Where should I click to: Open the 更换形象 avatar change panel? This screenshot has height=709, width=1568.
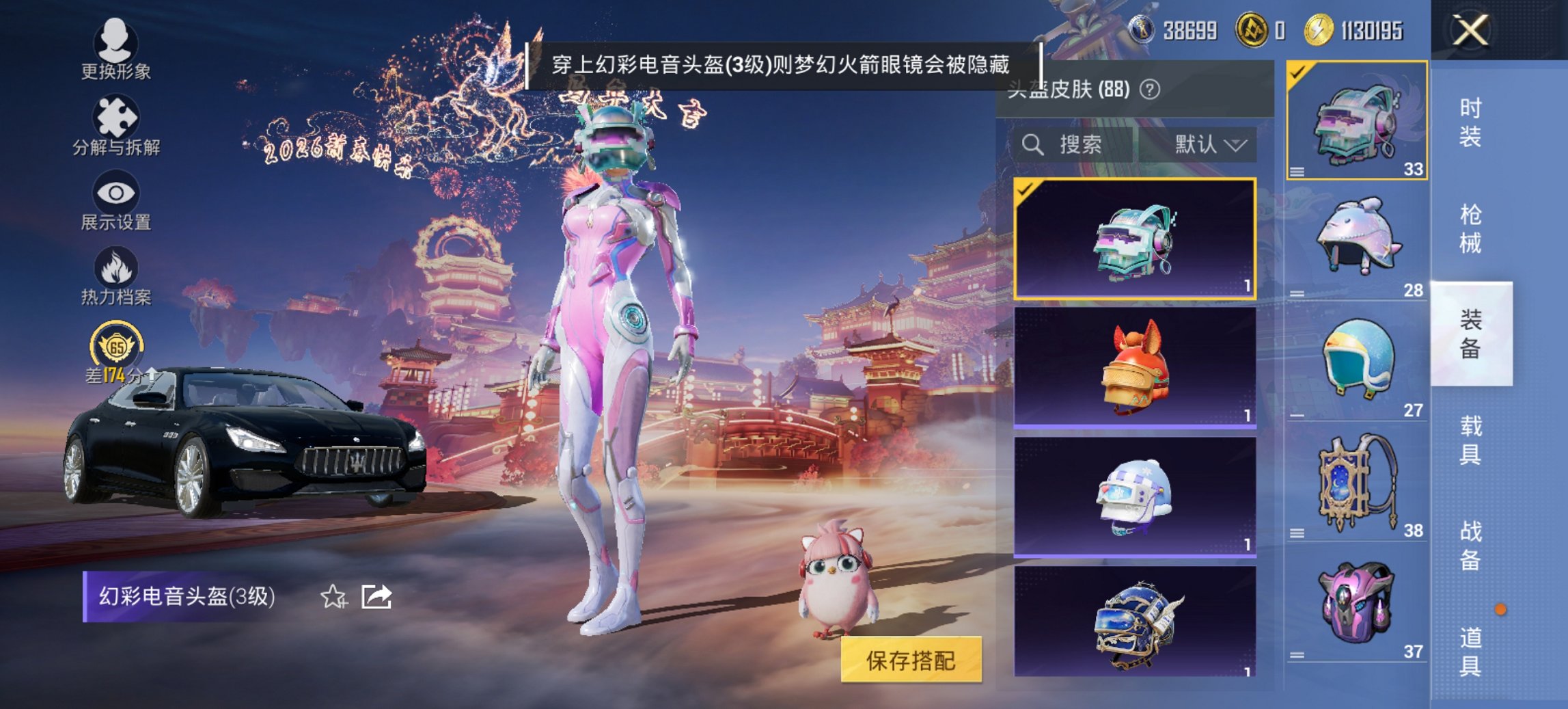click(115, 46)
